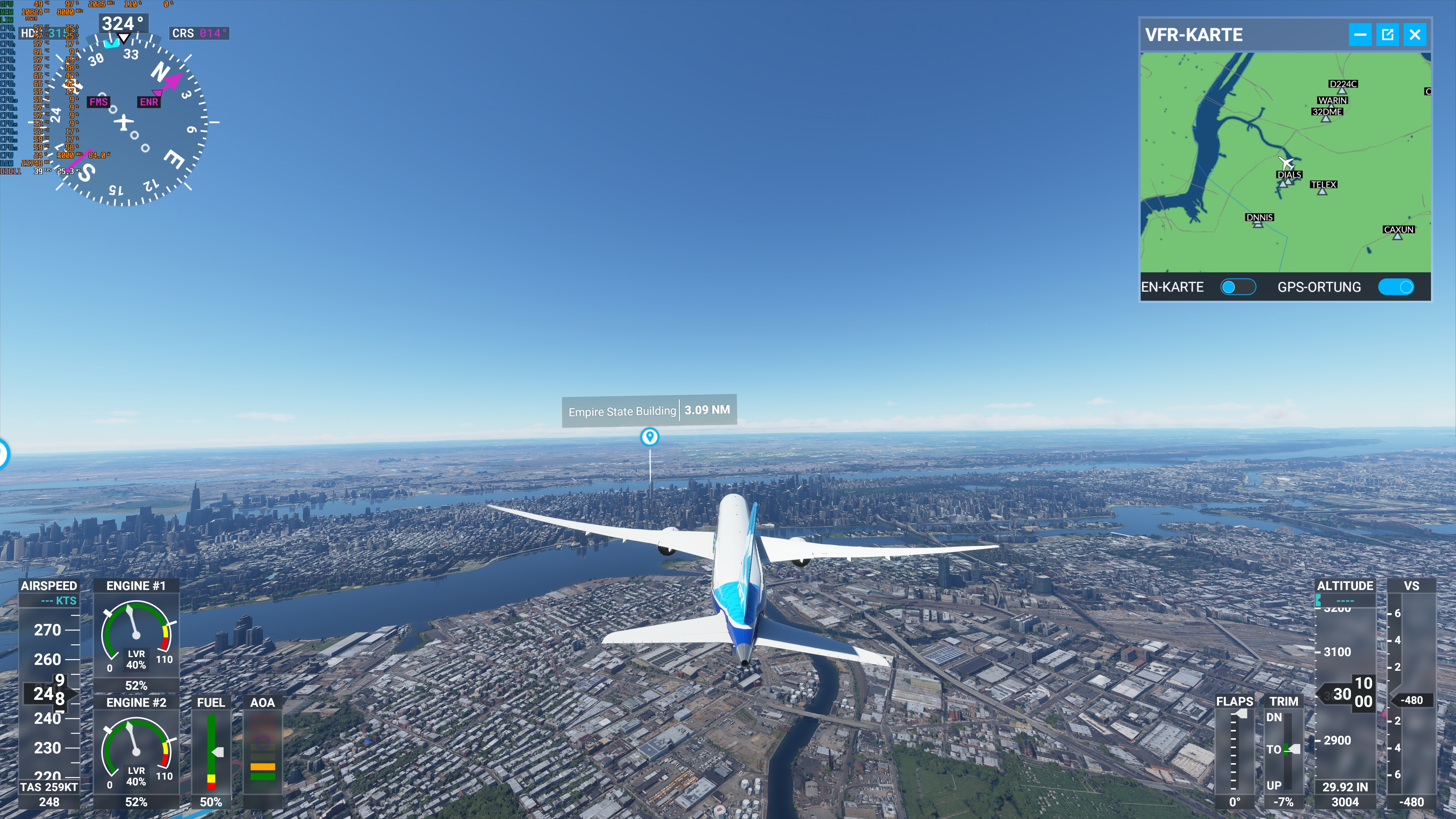
Task: Select the Empire State Building location pin
Action: coord(650,437)
